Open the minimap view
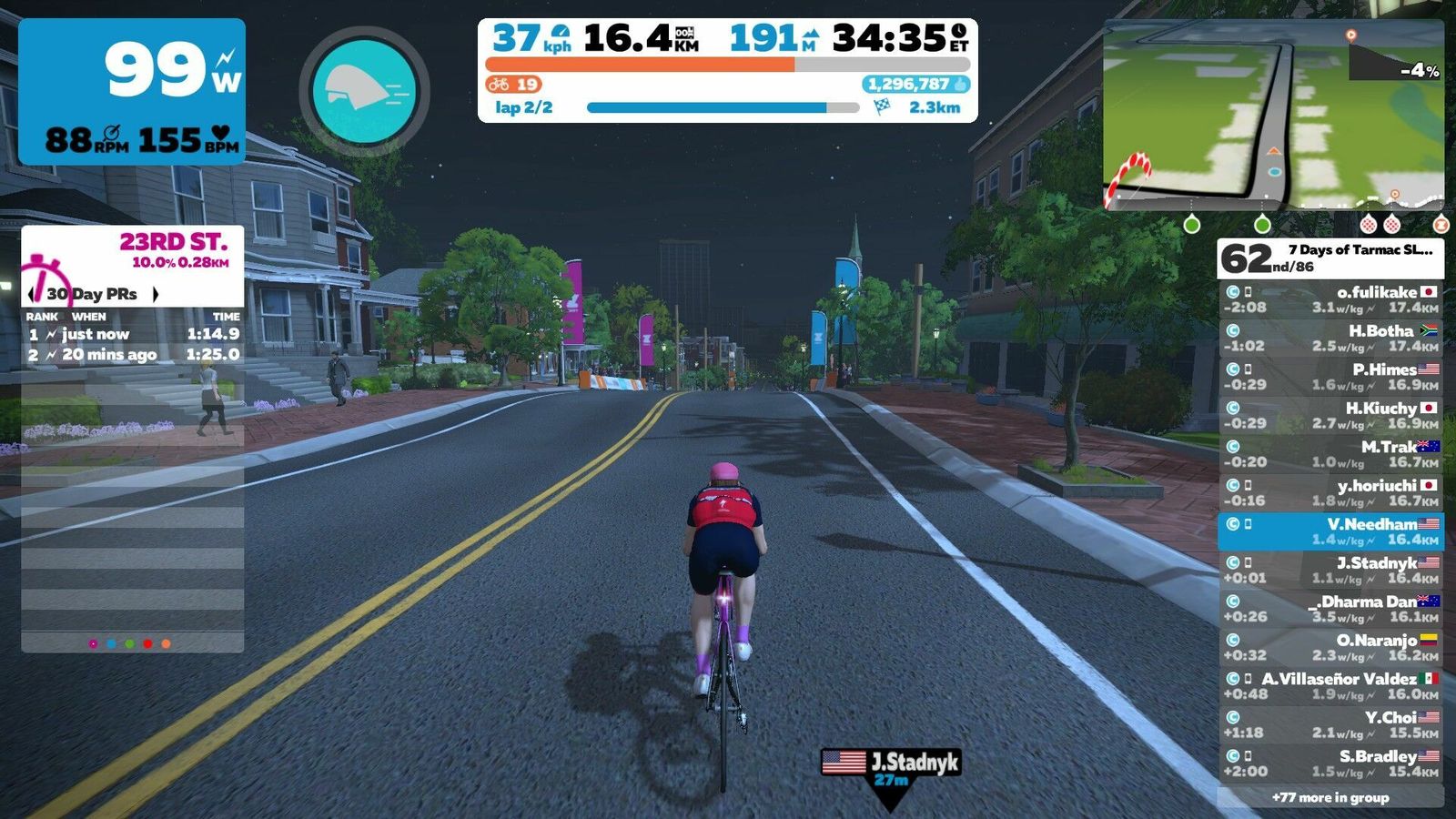The height and width of the screenshot is (819, 1456). (1273, 115)
